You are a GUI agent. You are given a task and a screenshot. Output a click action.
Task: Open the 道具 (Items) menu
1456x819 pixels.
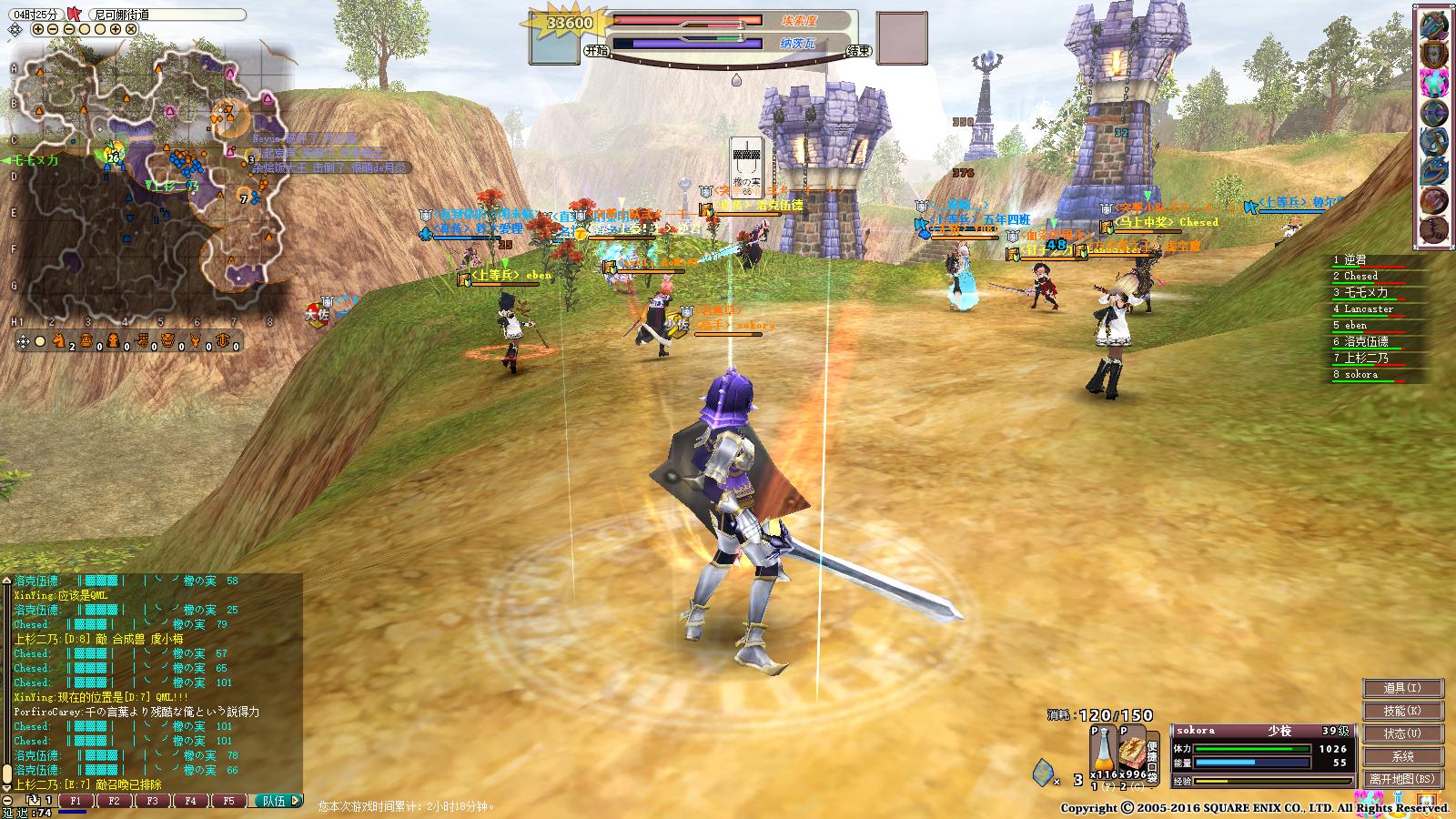click(x=1402, y=688)
